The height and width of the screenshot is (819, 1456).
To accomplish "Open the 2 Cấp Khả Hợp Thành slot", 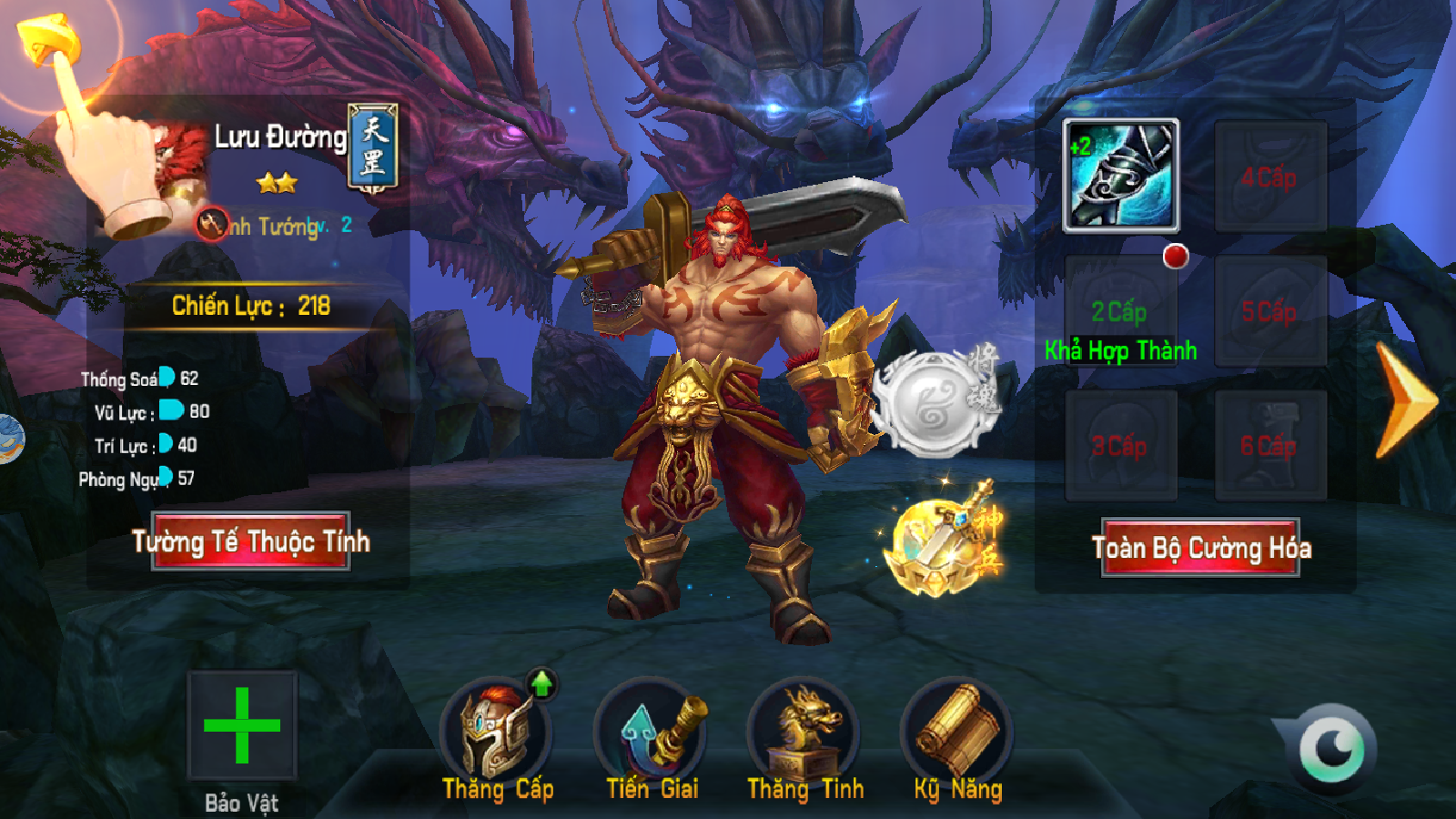I will click(x=1120, y=312).
